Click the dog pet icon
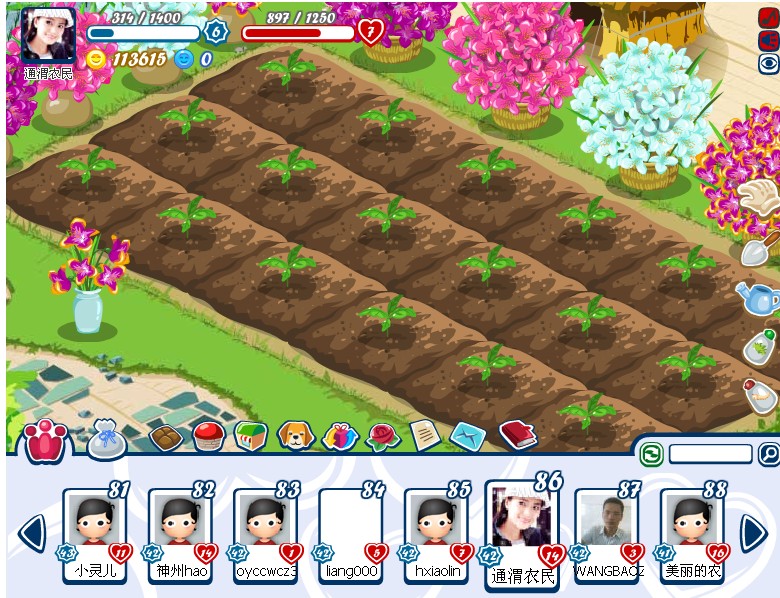The image size is (780, 598). [296, 435]
